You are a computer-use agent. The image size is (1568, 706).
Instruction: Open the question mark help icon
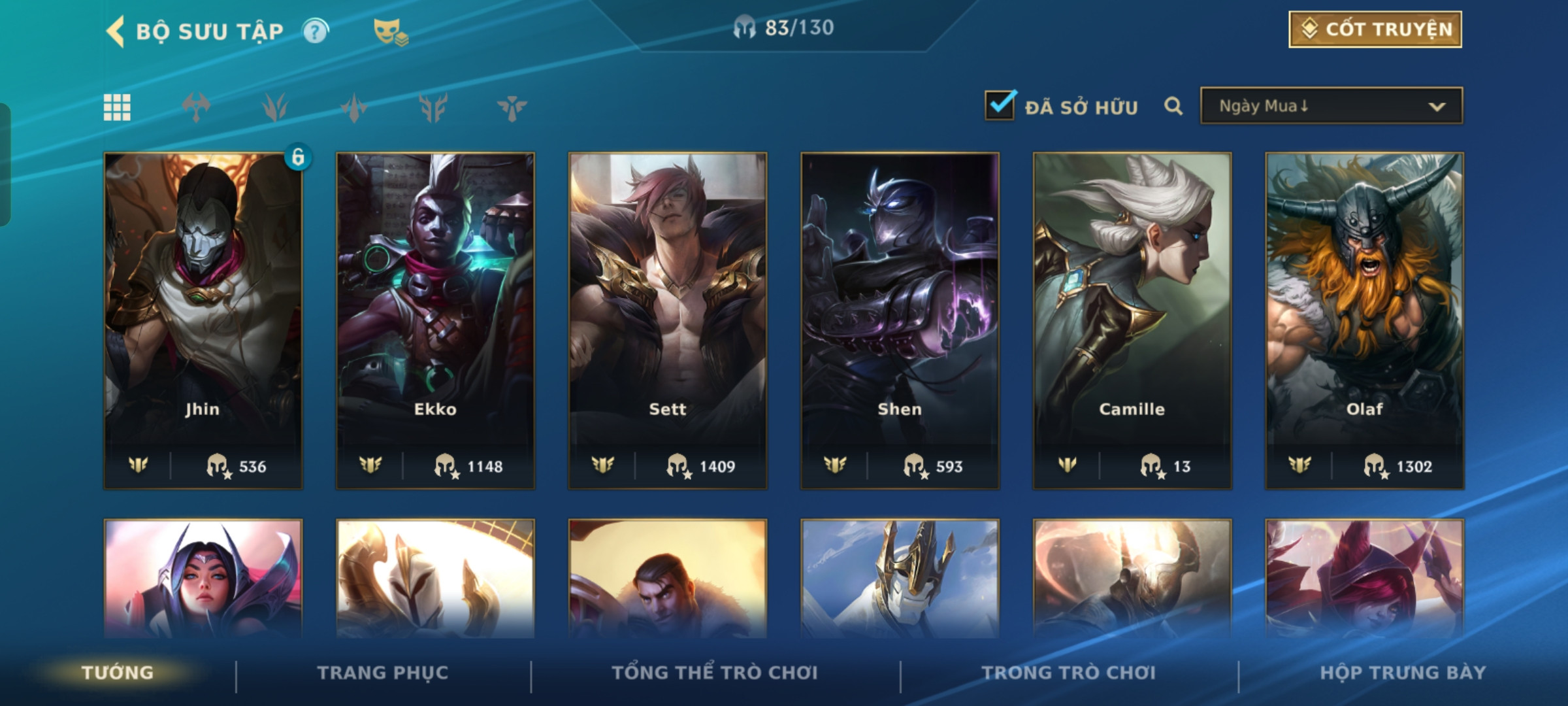(316, 31)
